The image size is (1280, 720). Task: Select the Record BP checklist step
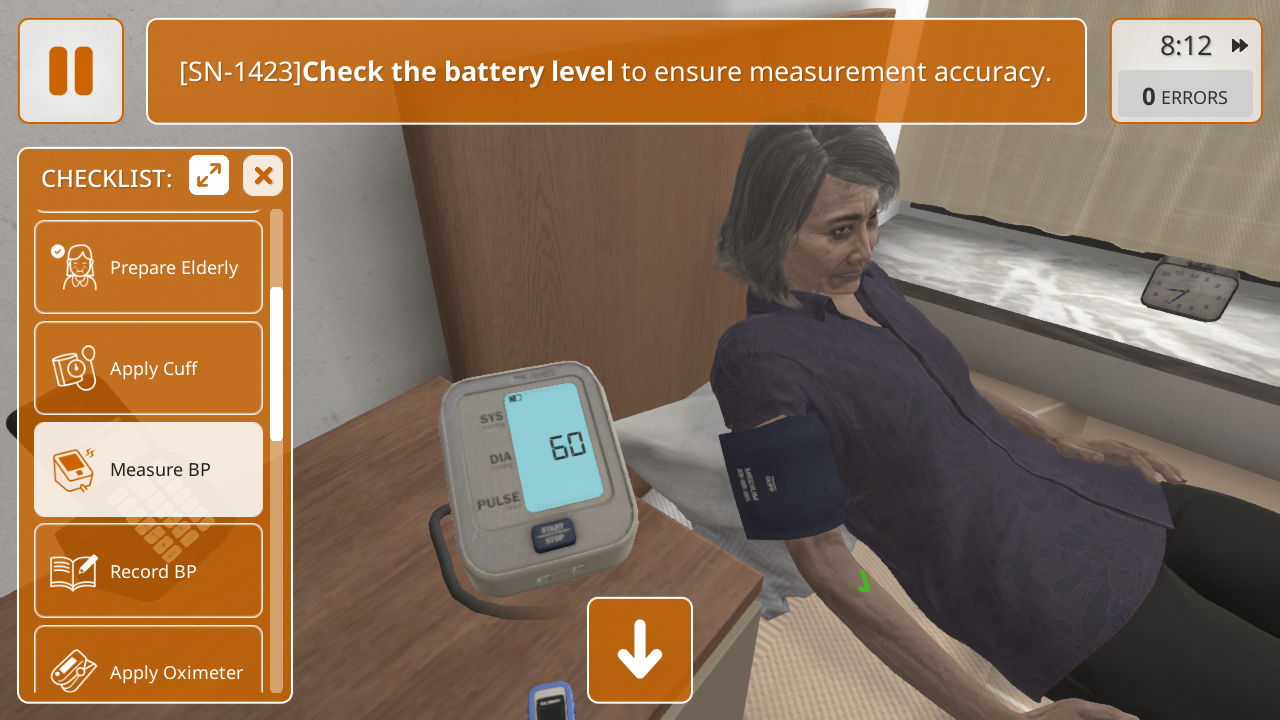(149, 571)
